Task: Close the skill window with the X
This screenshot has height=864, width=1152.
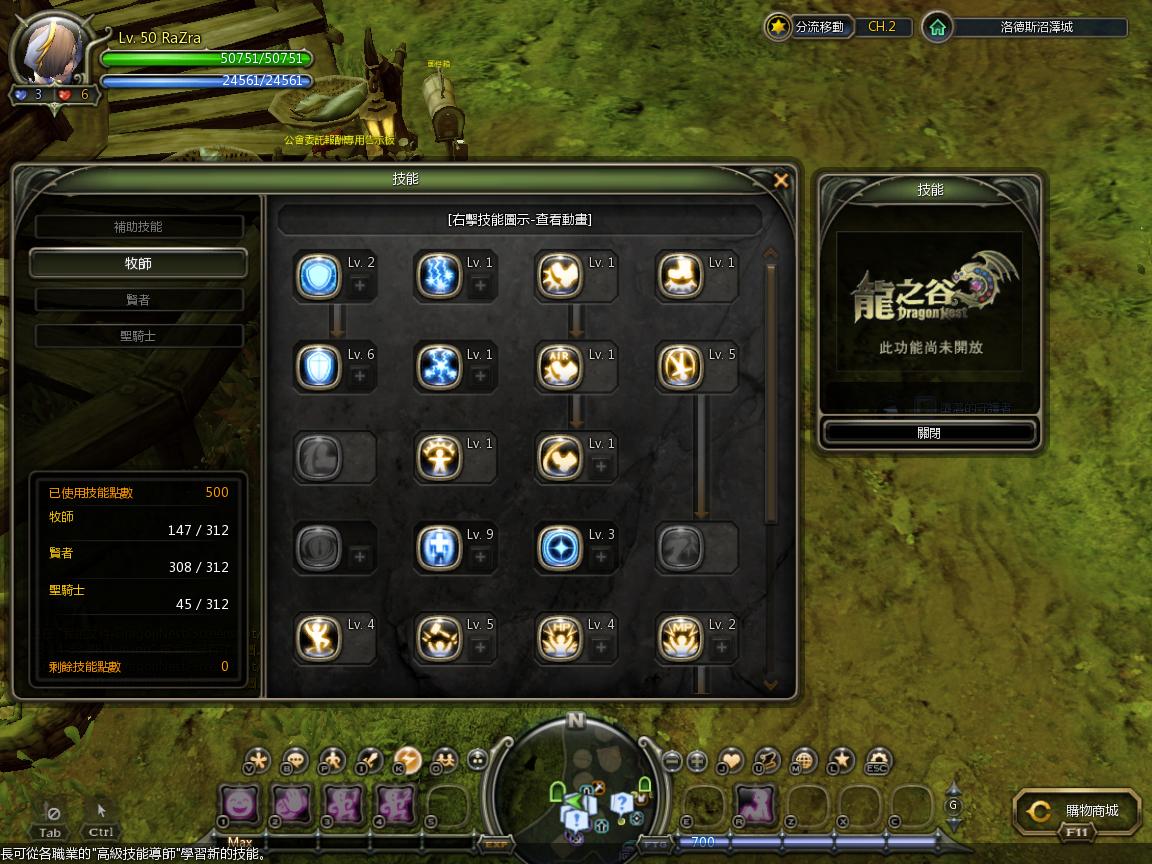Action: (782, 181)
